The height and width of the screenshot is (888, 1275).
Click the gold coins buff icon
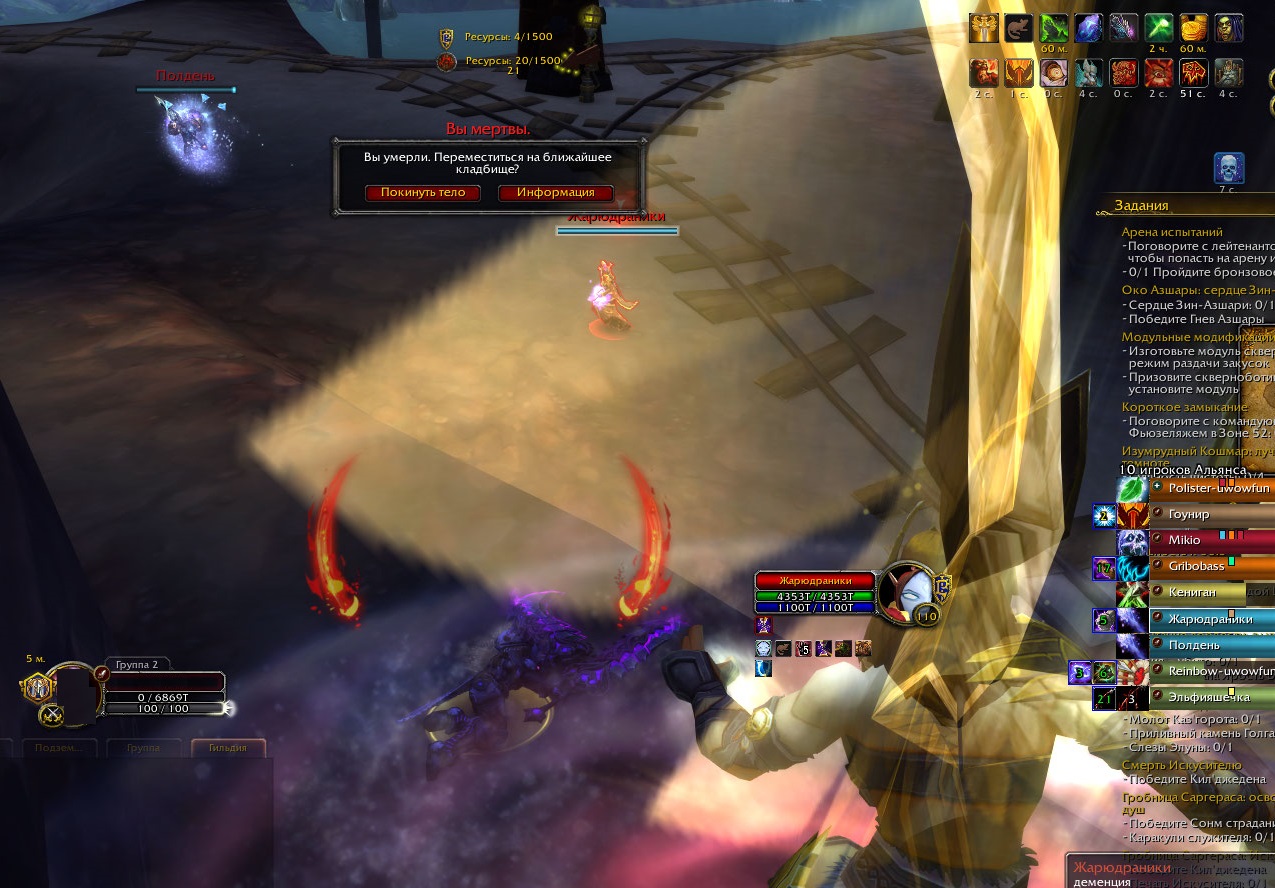1193,28
